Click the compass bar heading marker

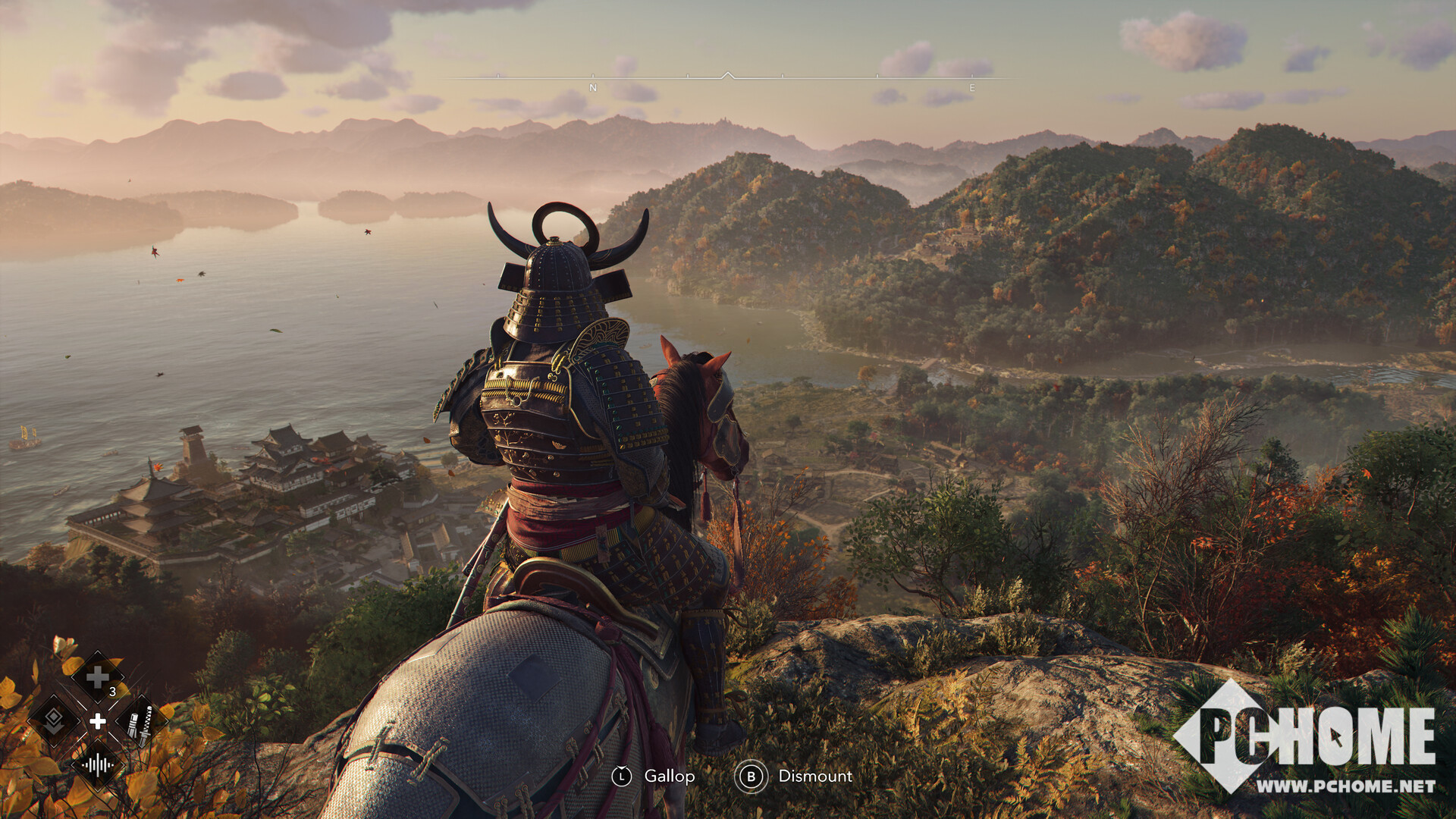[x=727, y=75]
